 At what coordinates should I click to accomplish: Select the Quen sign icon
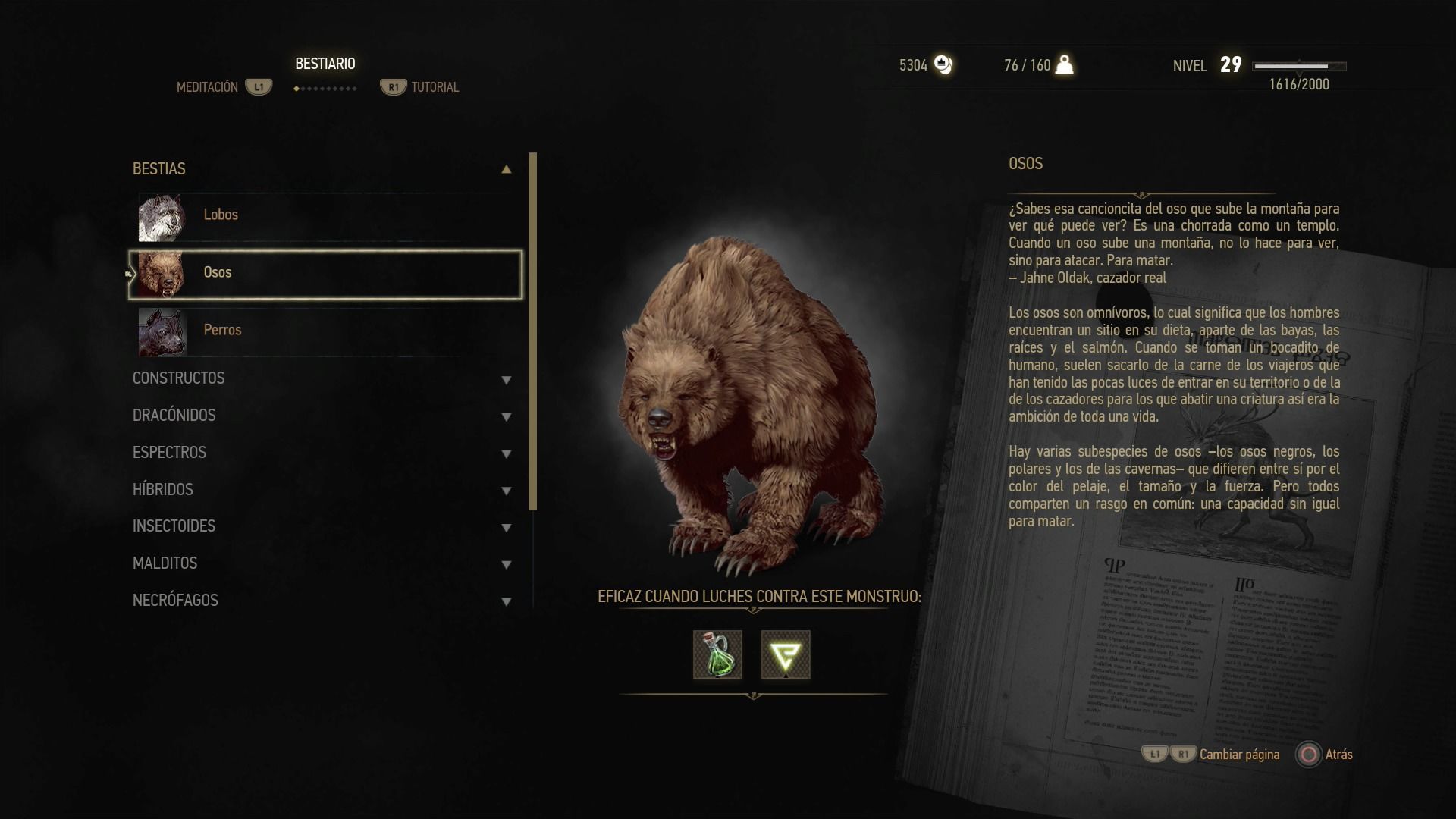786,654
